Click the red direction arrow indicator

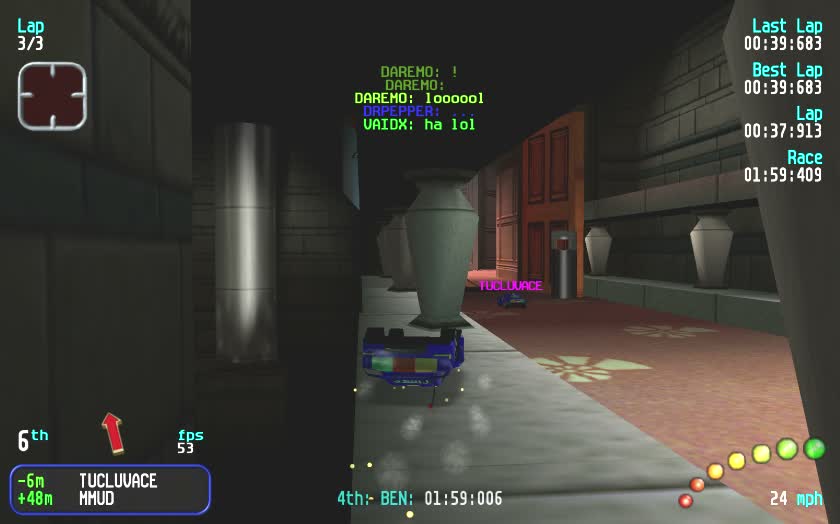tap(114, 432)
